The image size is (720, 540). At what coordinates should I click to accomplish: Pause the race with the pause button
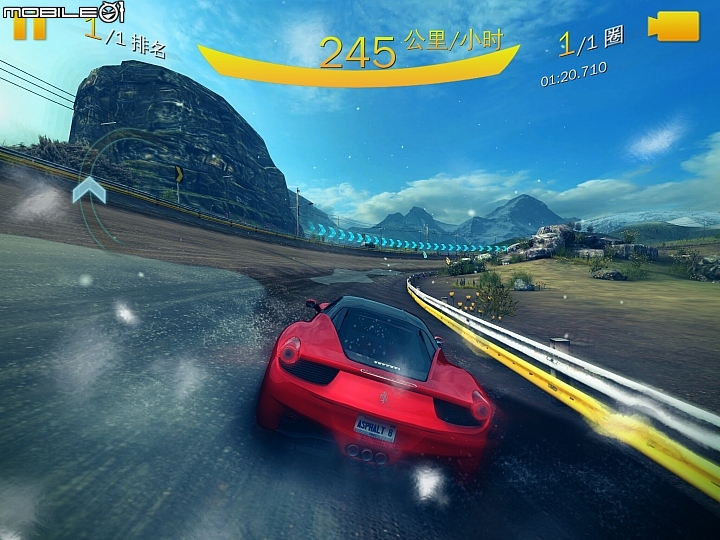[30, 29]
